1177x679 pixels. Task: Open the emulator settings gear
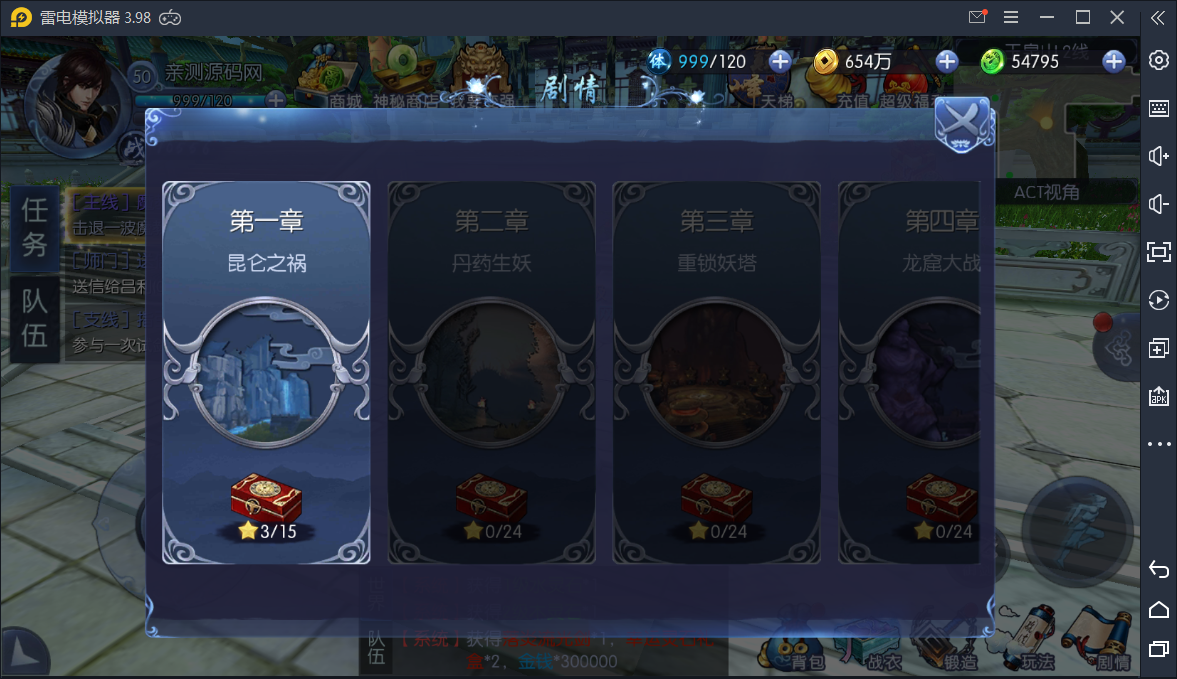click(x=1158, y=60)
